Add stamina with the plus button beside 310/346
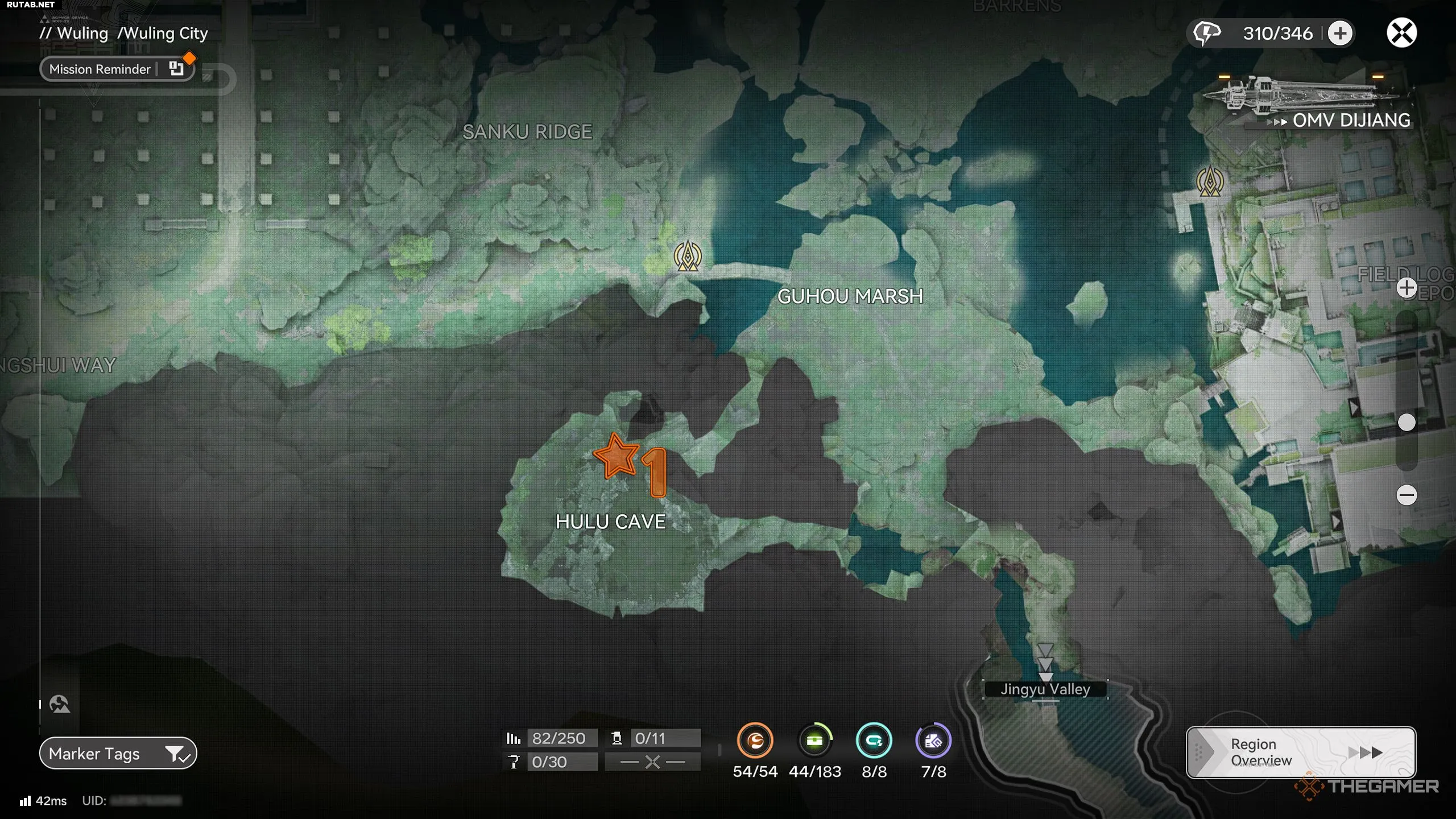Screen dimensions: 1456x819 [x=1340, y=33]
